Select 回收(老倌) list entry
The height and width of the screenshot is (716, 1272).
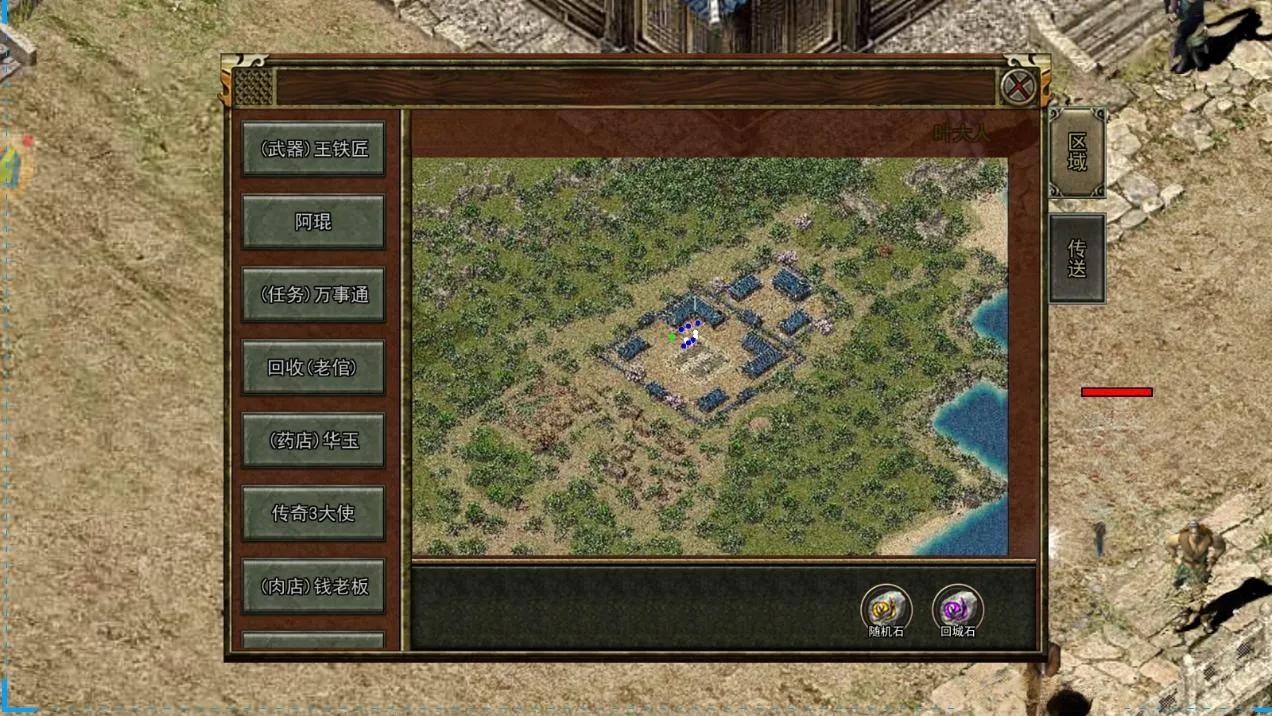(313, 368)
